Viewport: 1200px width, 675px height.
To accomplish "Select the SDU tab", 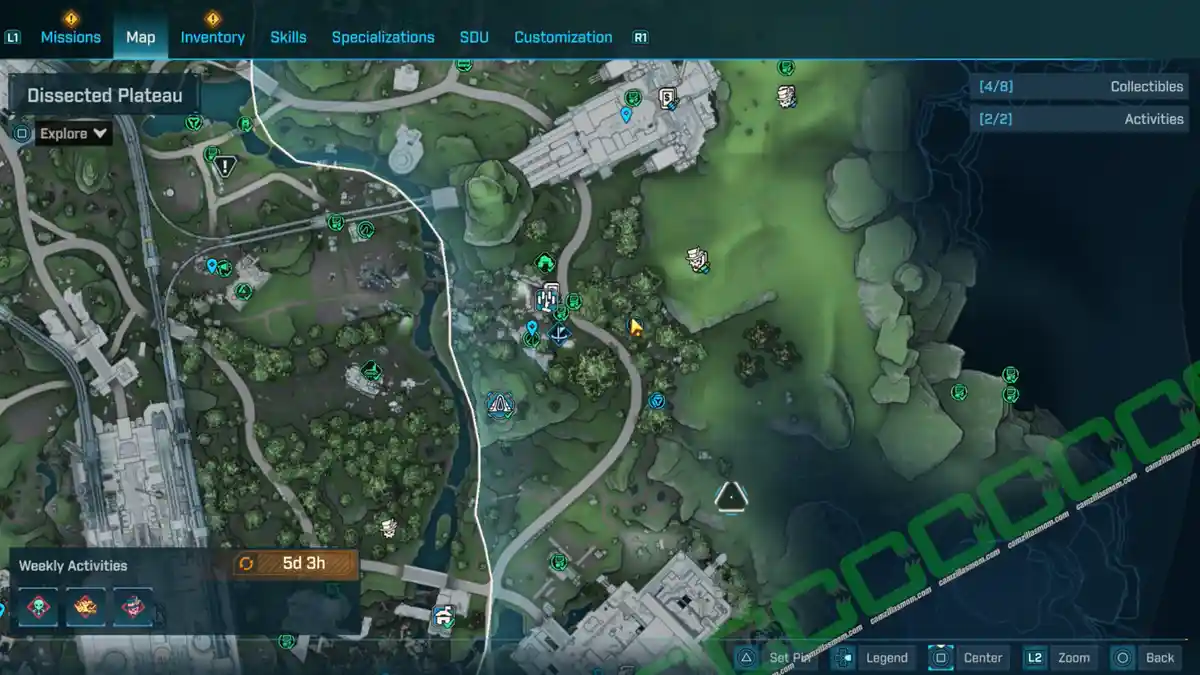I will coord(474,37).
